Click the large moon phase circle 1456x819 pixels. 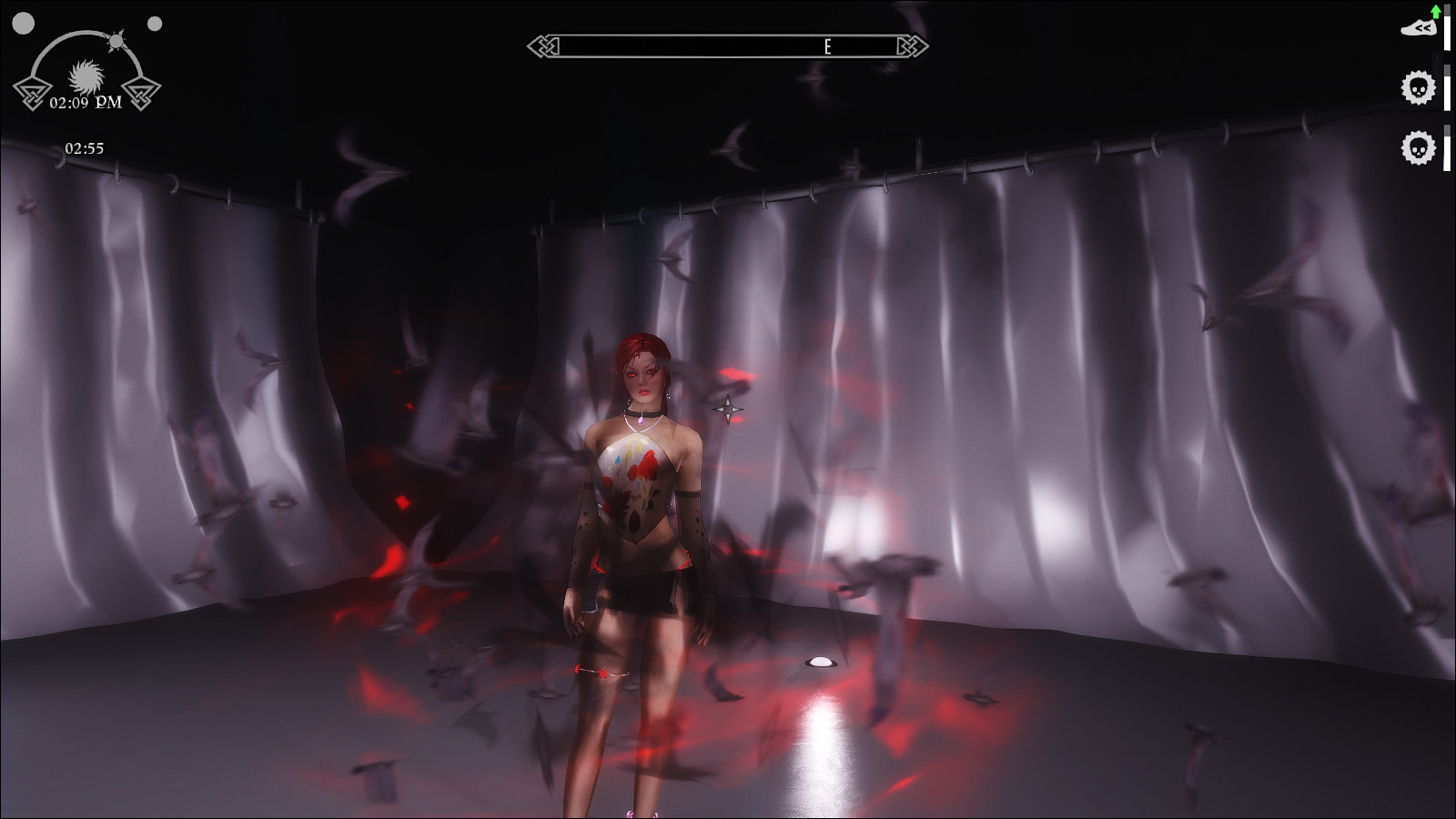pos(23,24)
